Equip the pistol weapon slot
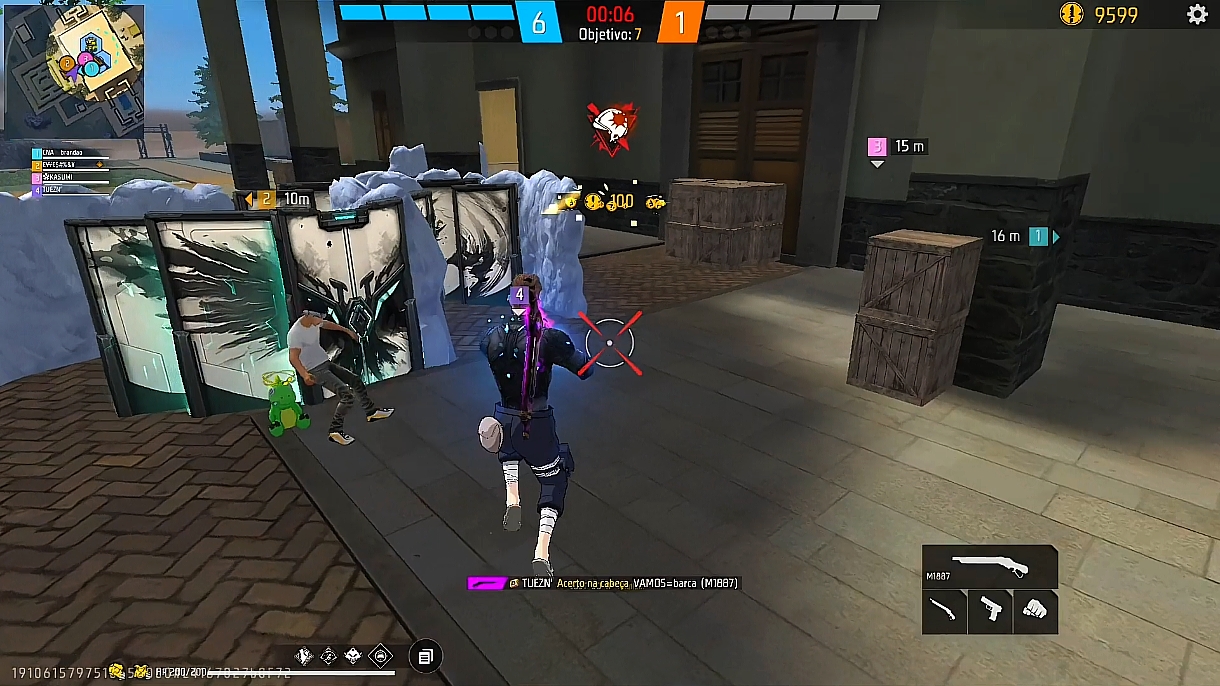Image resolution: width=1220 pixels, height=686 pixels. pyautogui.click(x=990, y=610)
